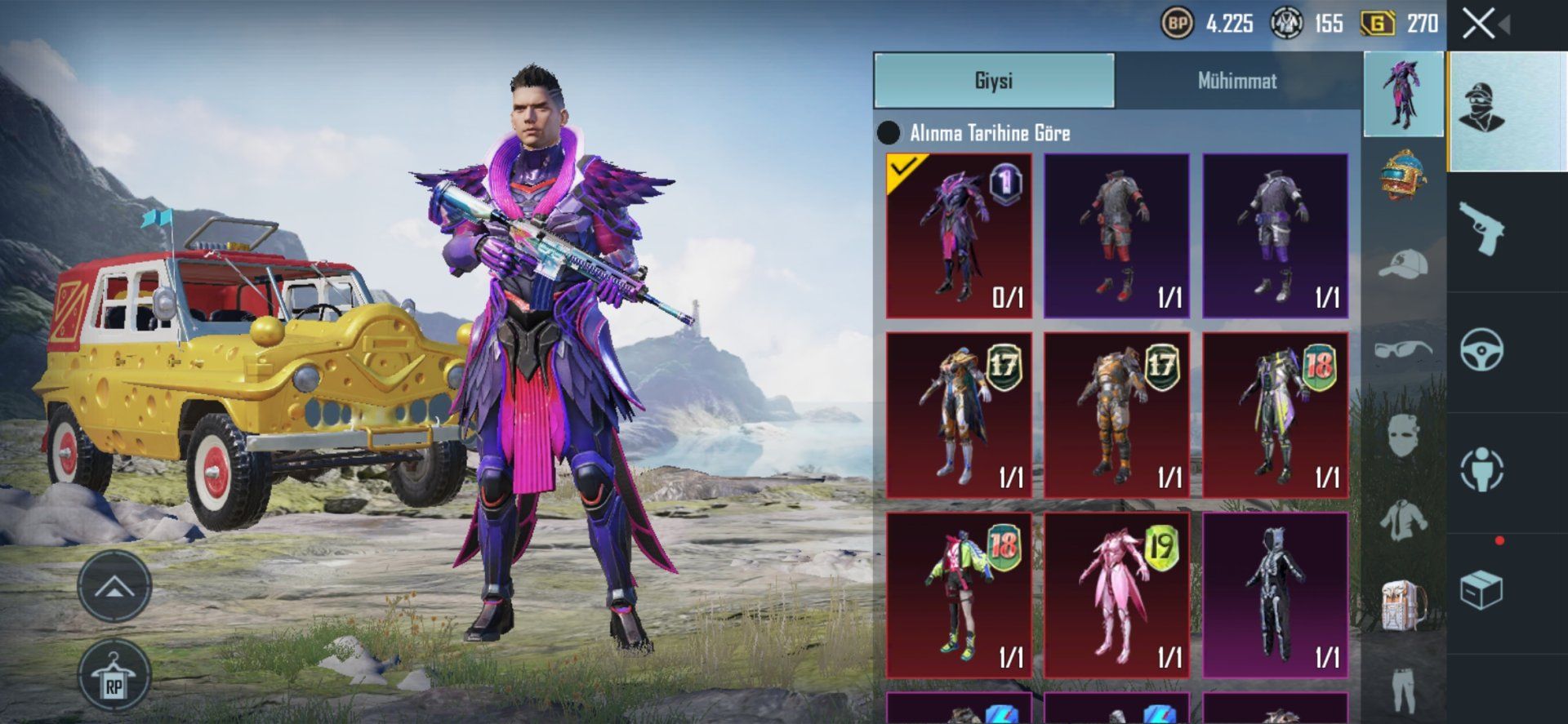Pick the green jacket outfit with badge 18

tap(959, 596)
